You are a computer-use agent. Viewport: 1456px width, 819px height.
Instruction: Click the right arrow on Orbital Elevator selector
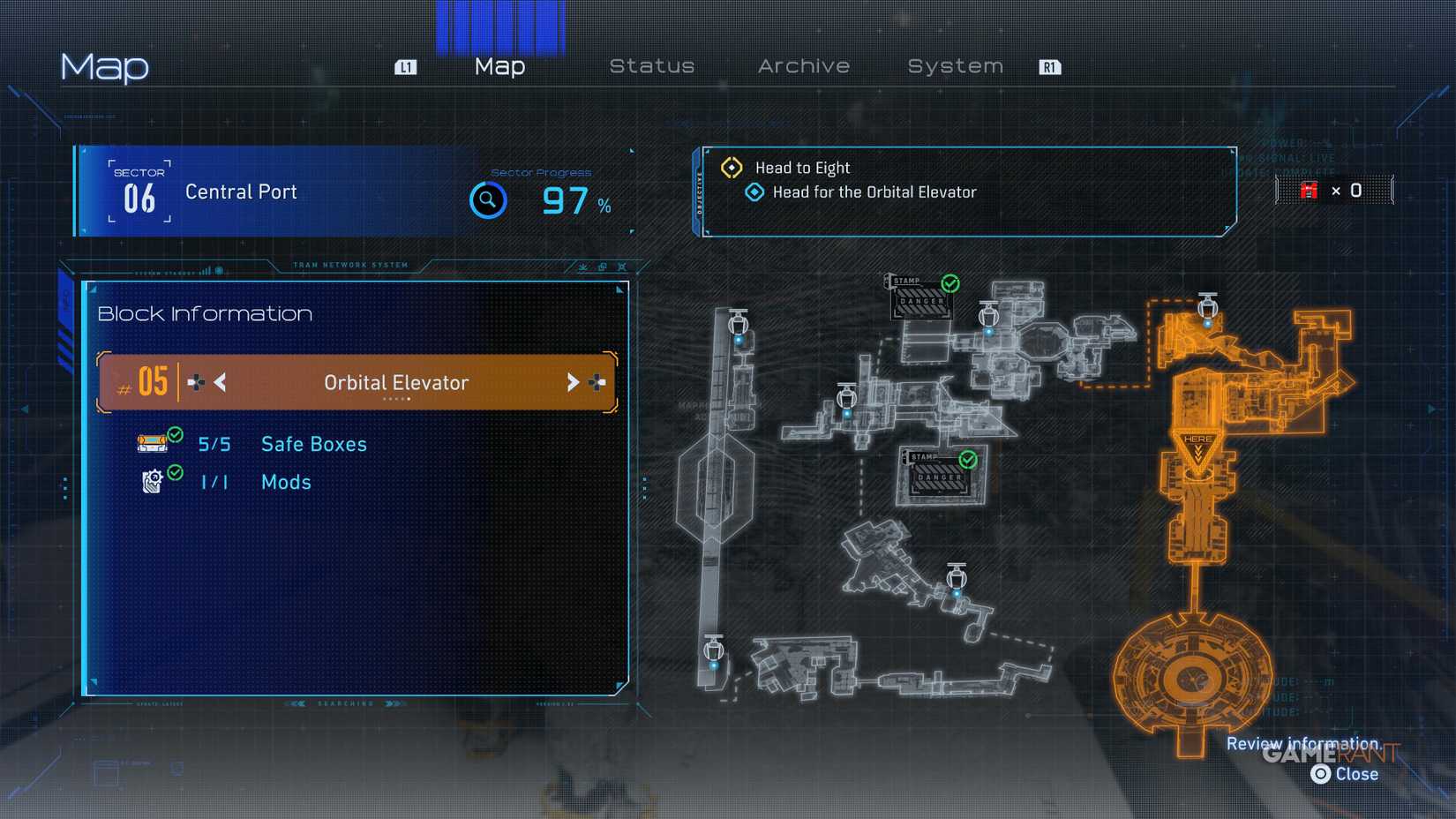tap(574, 382)
